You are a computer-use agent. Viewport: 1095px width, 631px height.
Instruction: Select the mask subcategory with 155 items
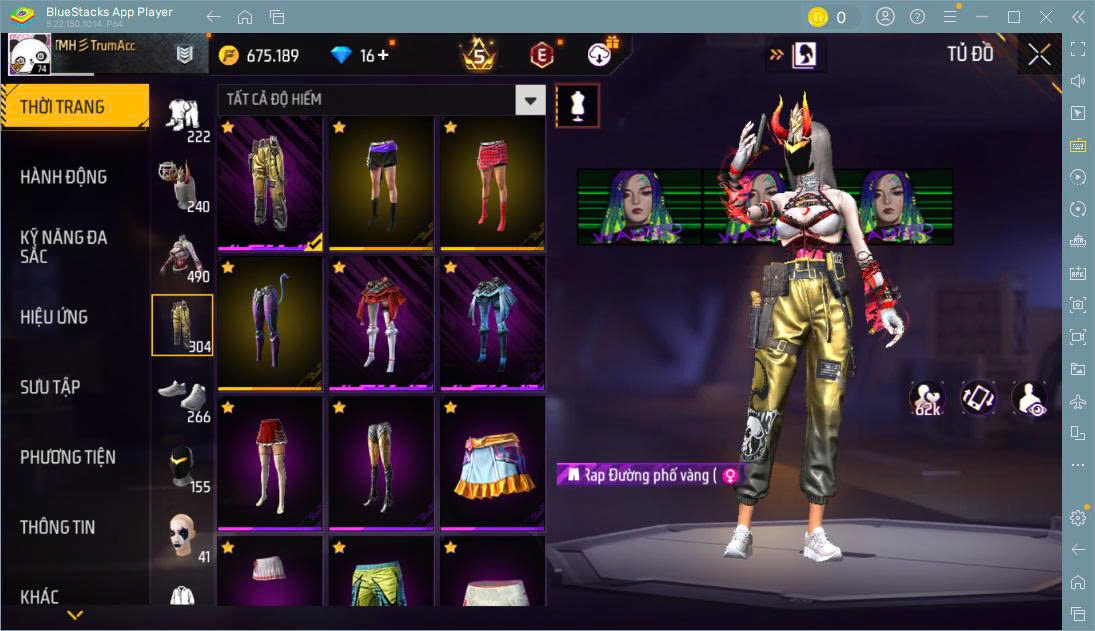click(182, 466)
